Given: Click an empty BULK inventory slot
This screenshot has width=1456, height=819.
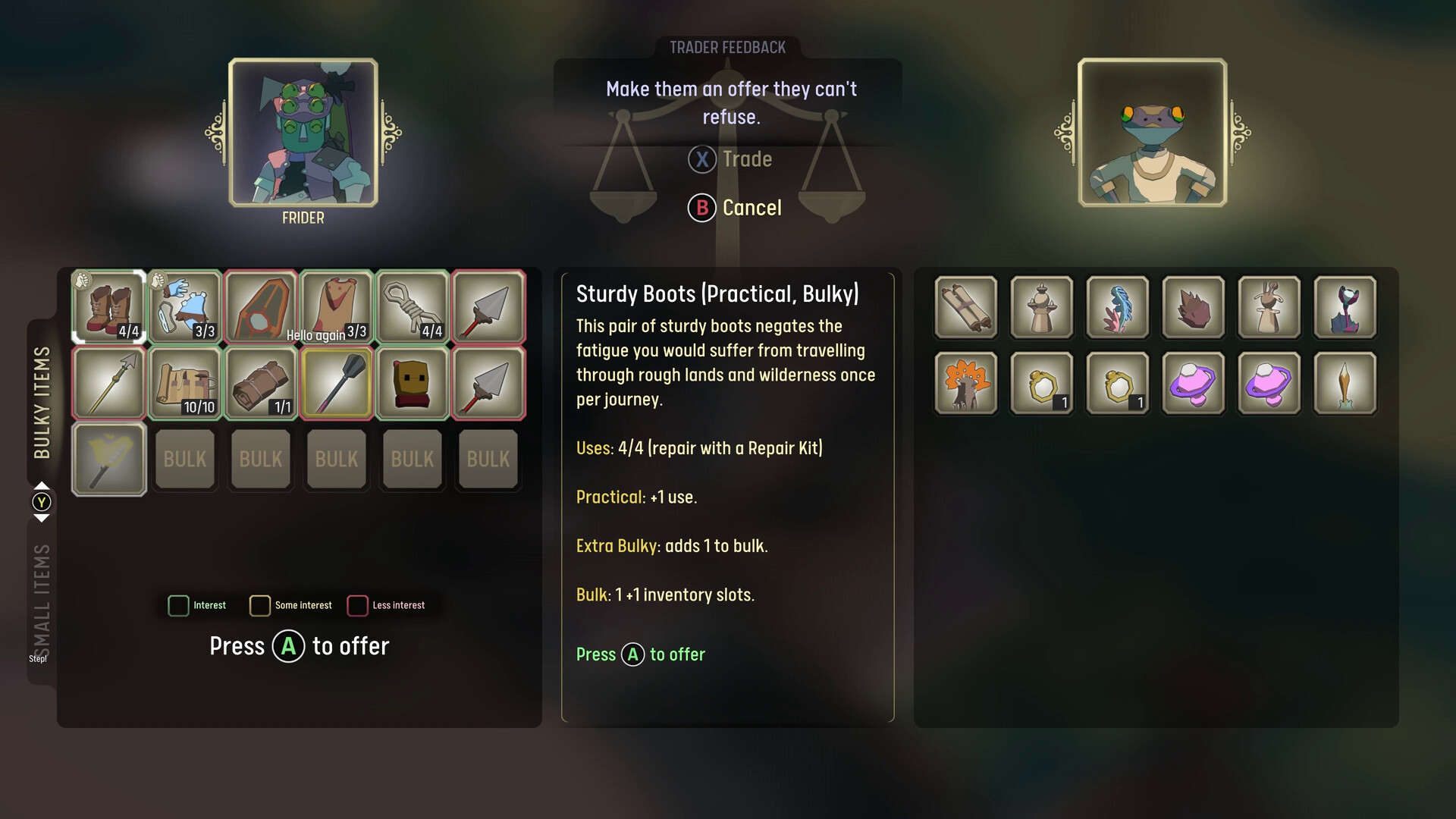Looking at the screenshot, I should (184, 459).
